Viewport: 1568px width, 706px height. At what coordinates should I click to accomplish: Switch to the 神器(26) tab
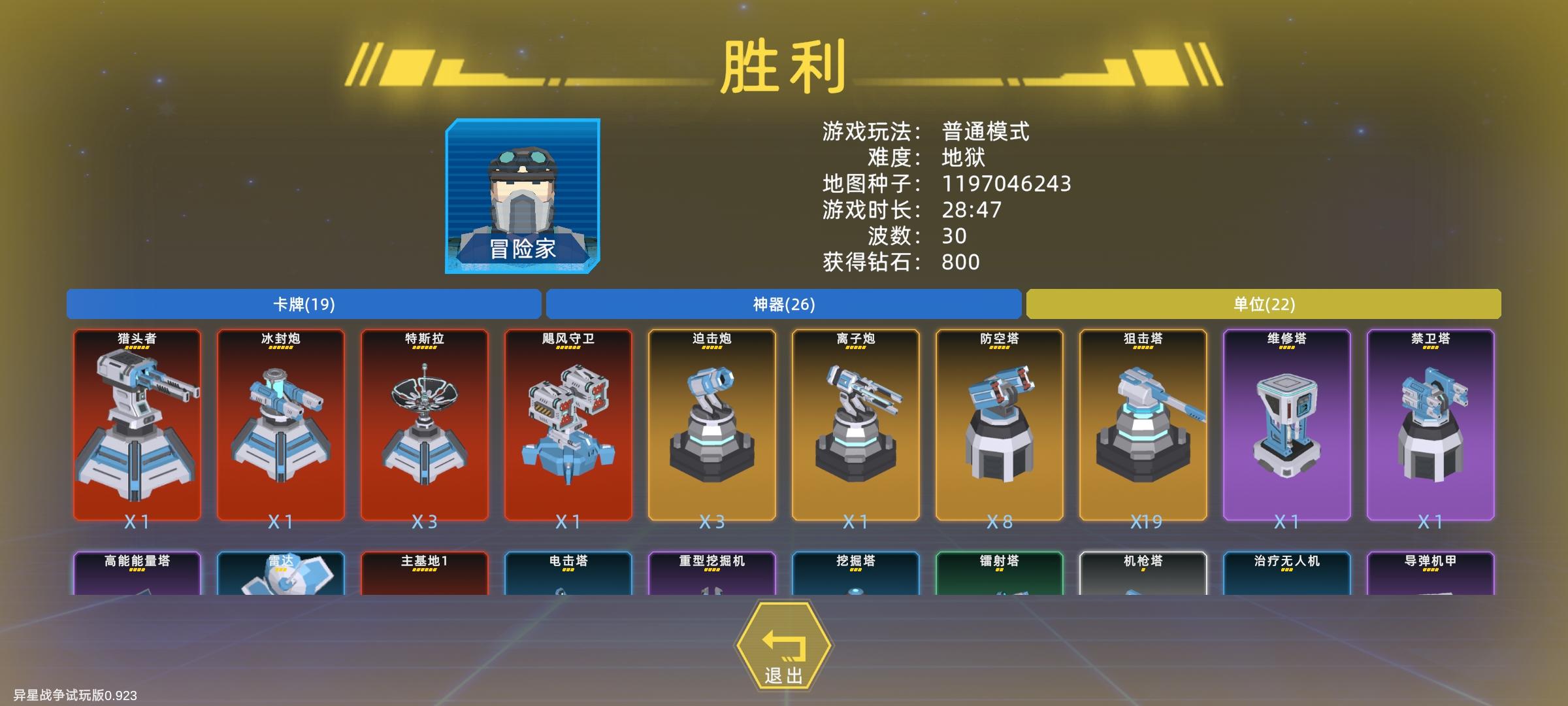(783, 304)
